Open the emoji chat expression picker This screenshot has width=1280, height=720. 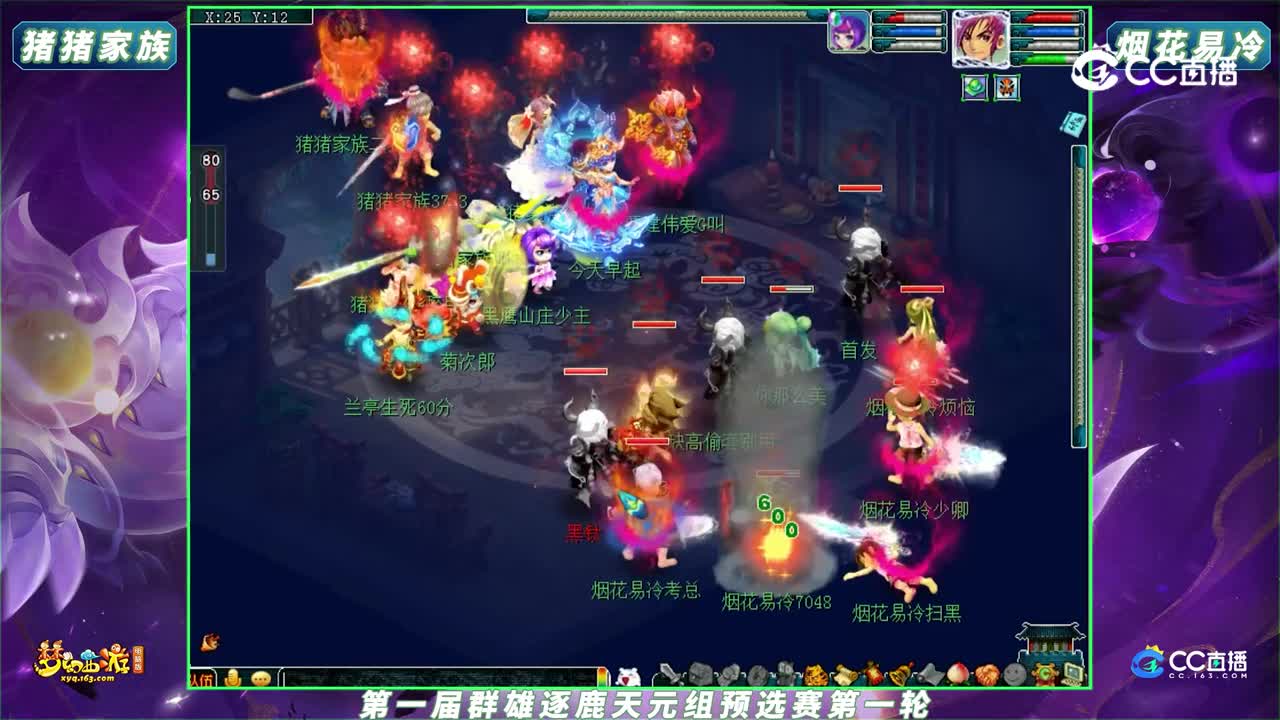pyautogui.click(x=261, y=675)
